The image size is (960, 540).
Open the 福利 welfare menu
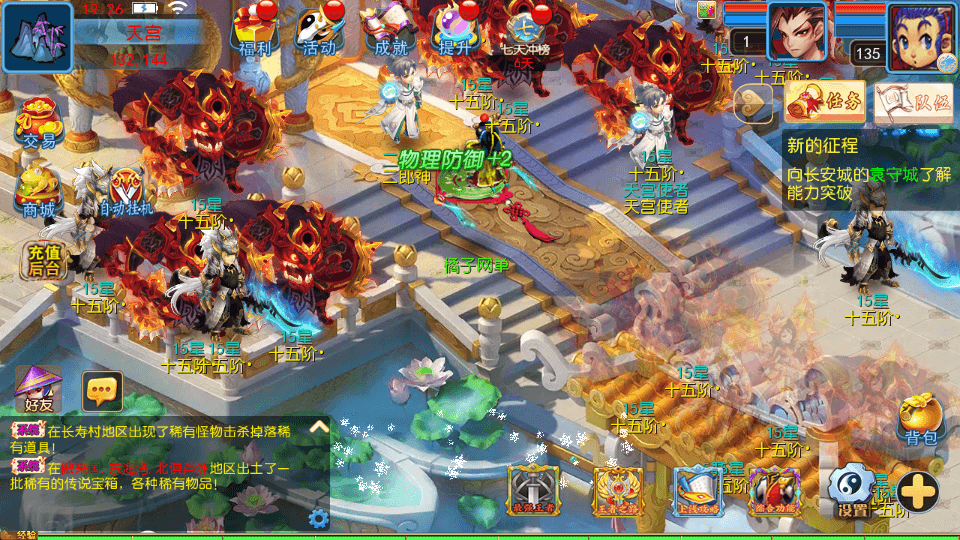click(257, 30)
